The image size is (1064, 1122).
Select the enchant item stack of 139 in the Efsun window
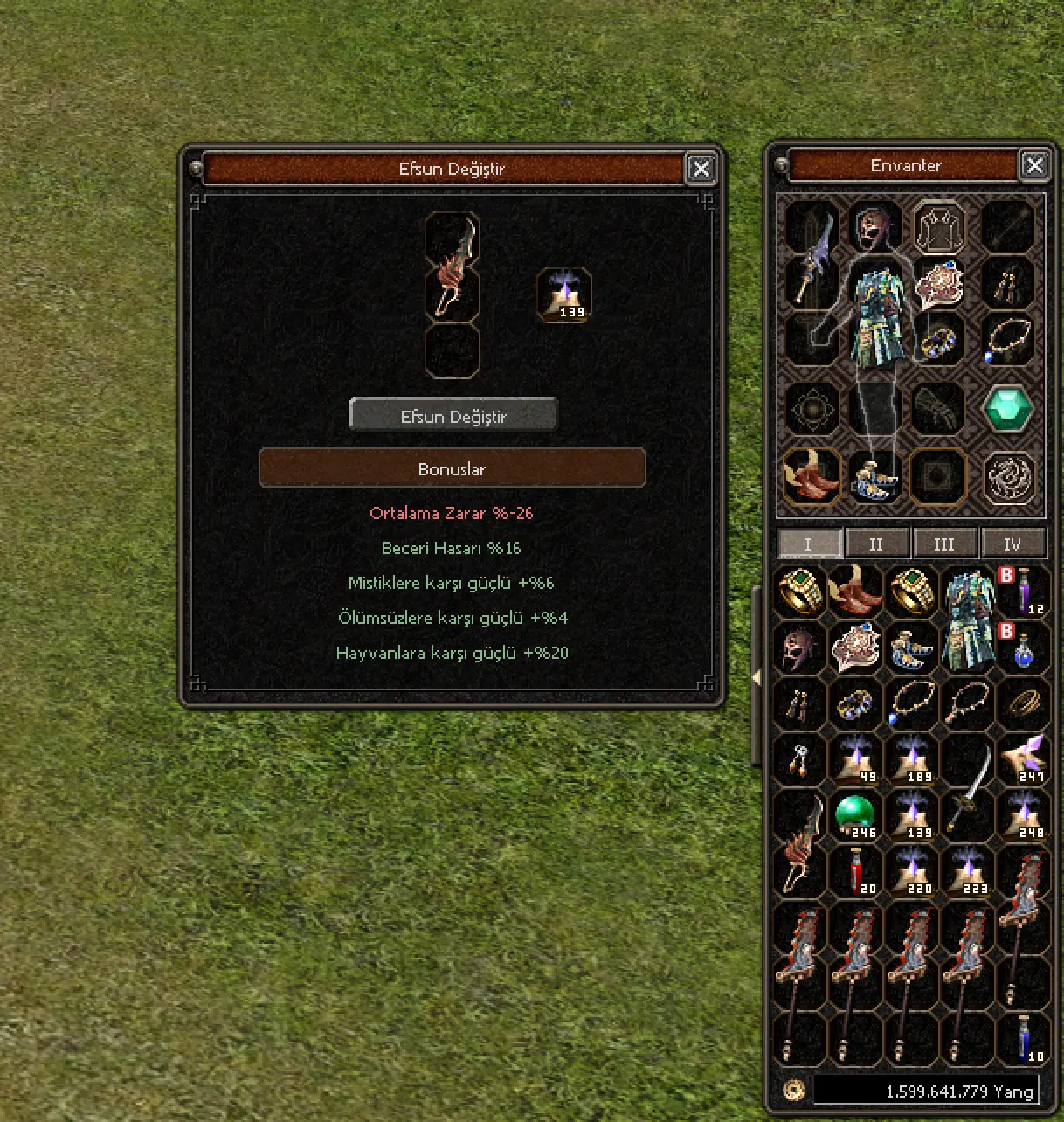click(x=564, y=295)
